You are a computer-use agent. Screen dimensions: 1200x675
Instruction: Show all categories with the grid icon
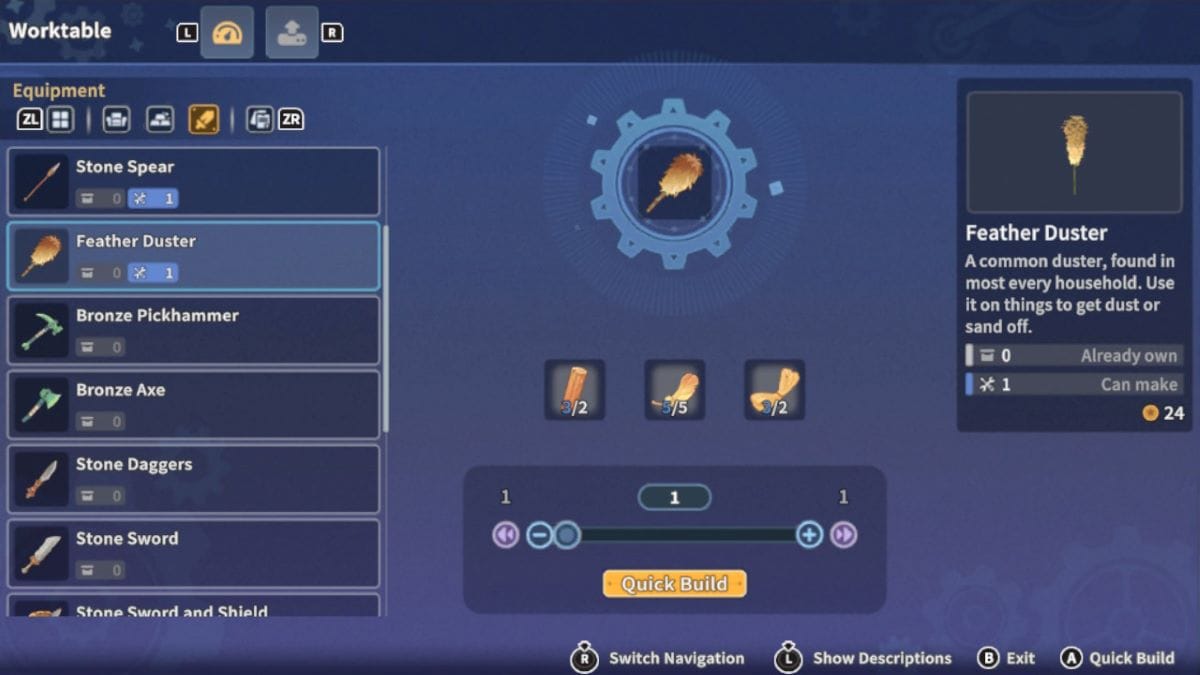pos(61,120)
